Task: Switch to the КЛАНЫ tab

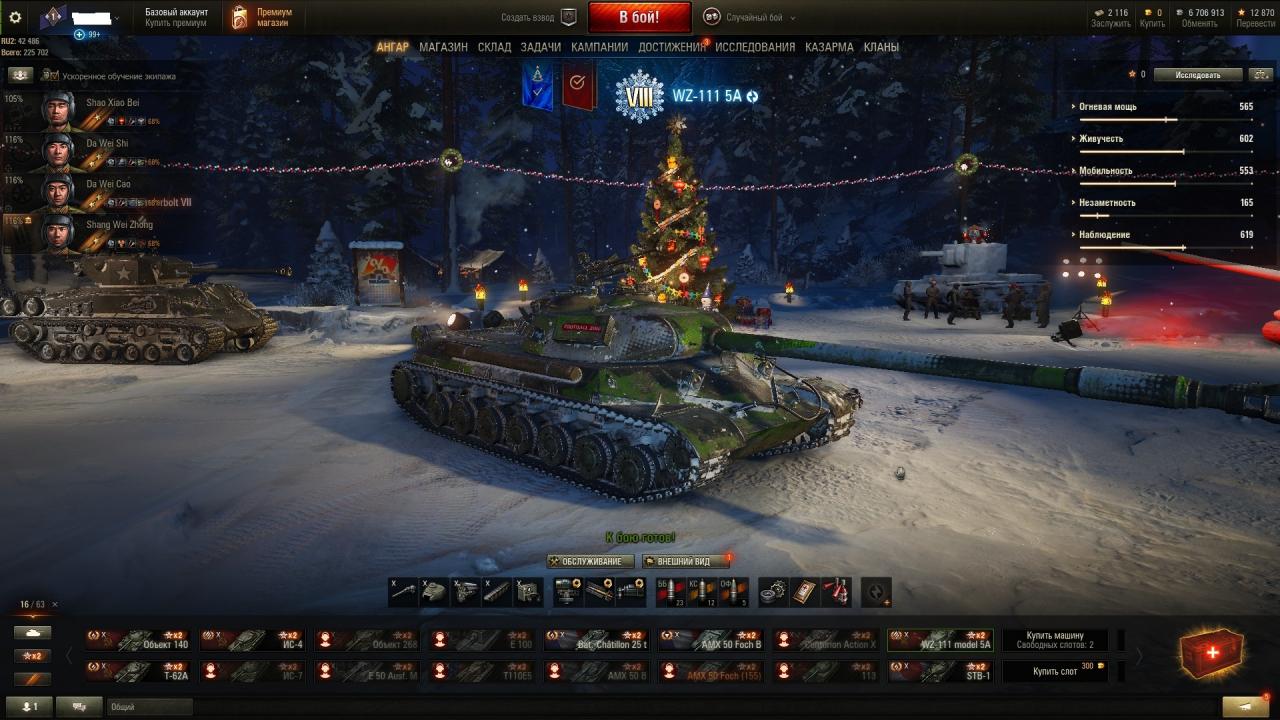Action: coord(881,47)
